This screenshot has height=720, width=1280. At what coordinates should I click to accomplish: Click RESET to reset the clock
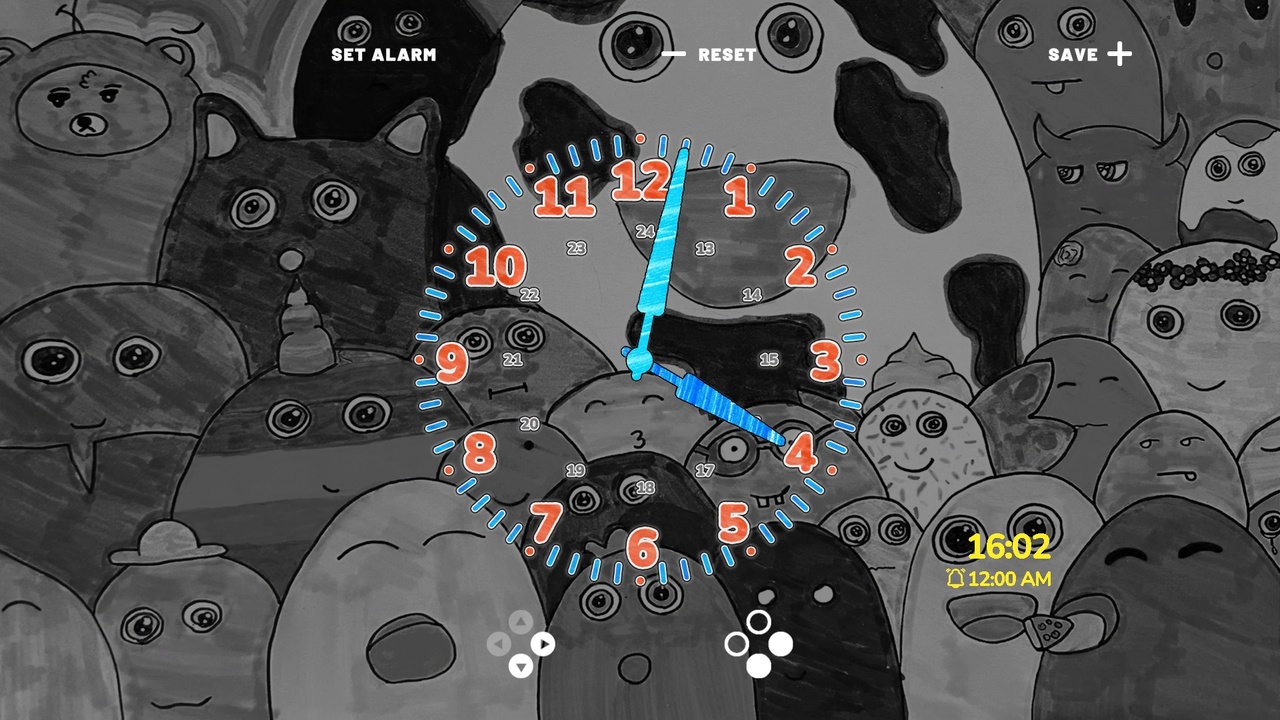coord(727,54)
